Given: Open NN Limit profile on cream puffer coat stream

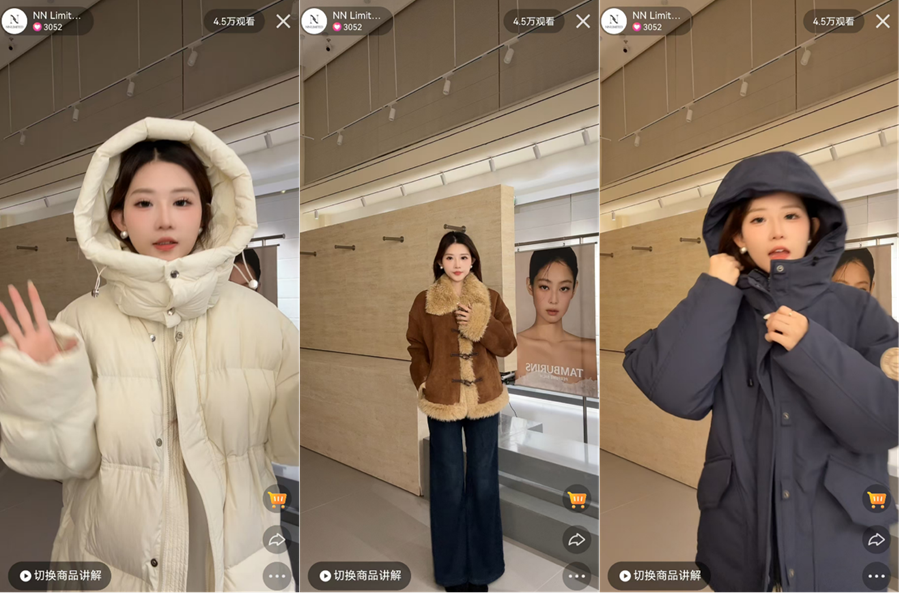Looking at the screenshot, I should [47, 21].
